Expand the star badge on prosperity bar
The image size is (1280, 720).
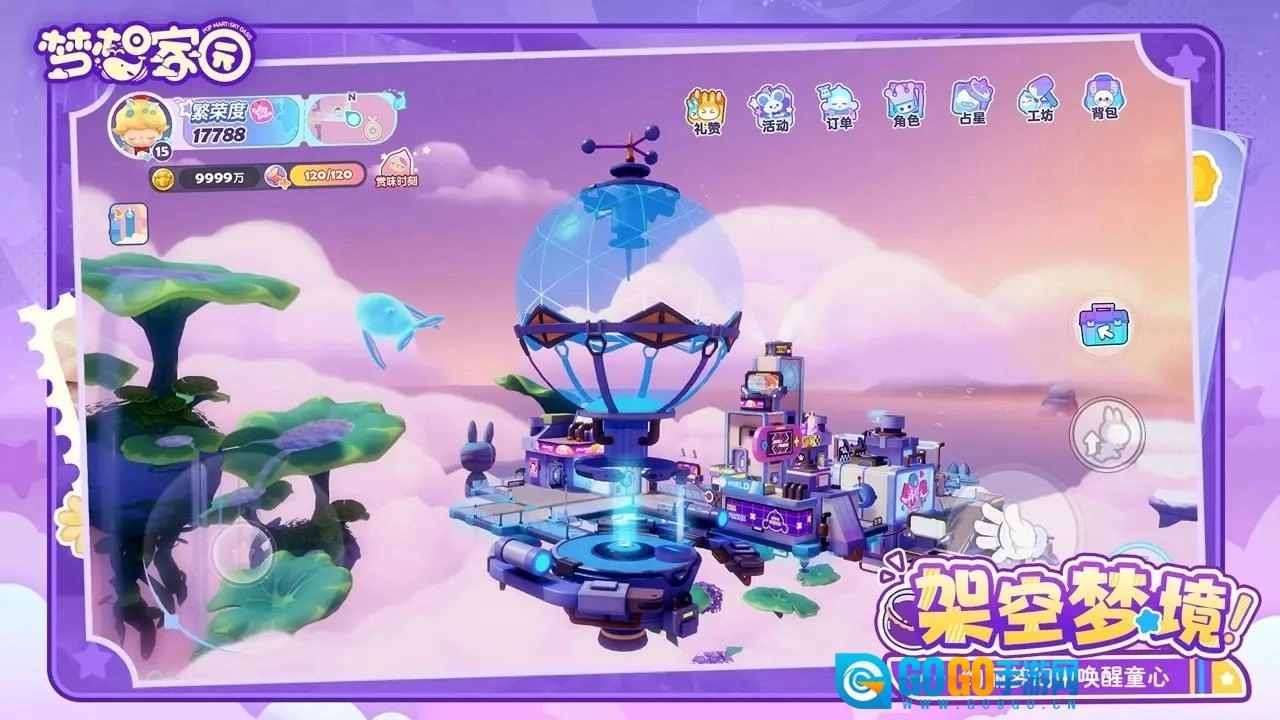coord(260,112)
